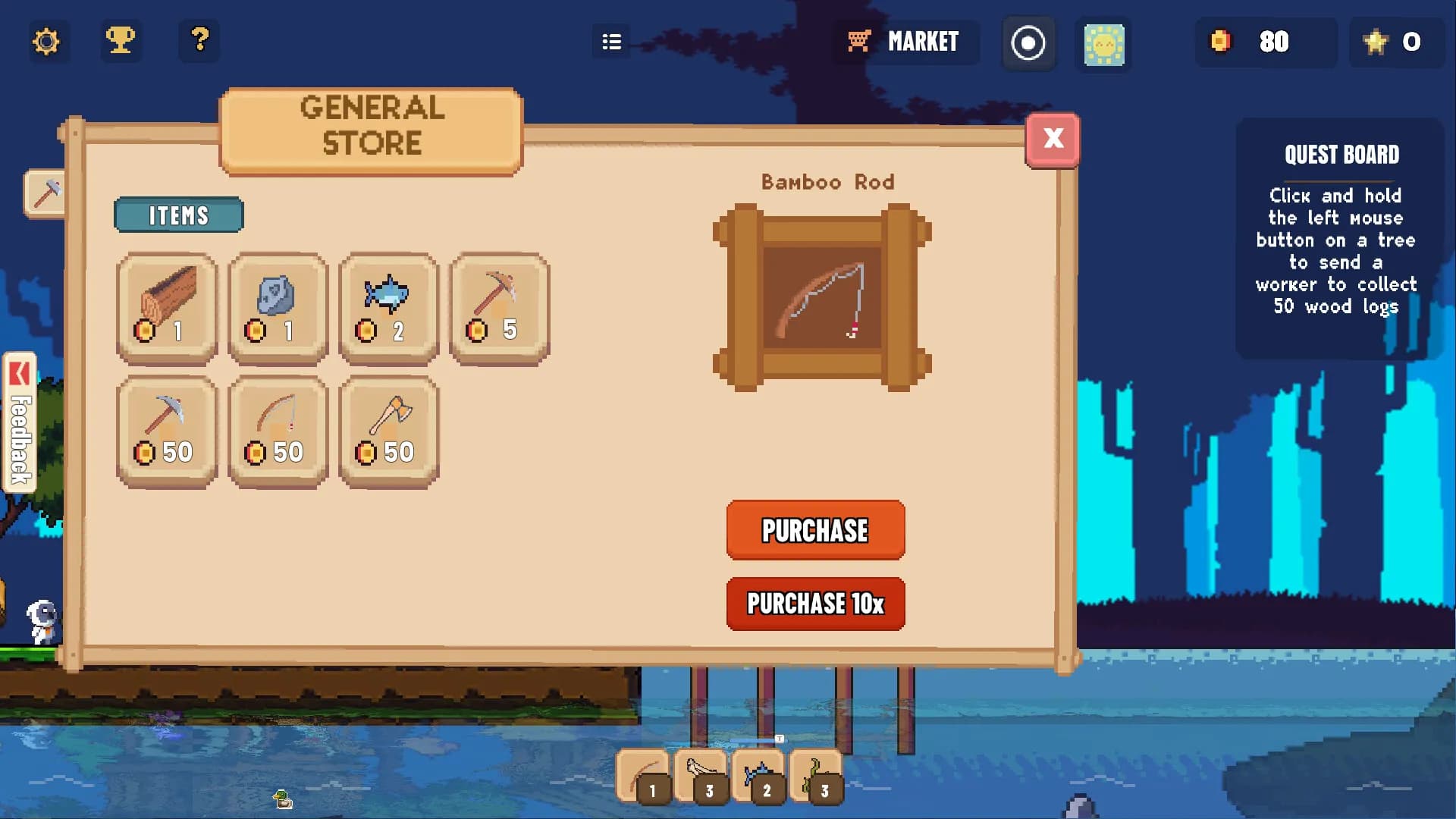This screenshot has width=1456, height=819.
Task: Pick the pickaxe costing 5 coins
Action: coord(499,308)
